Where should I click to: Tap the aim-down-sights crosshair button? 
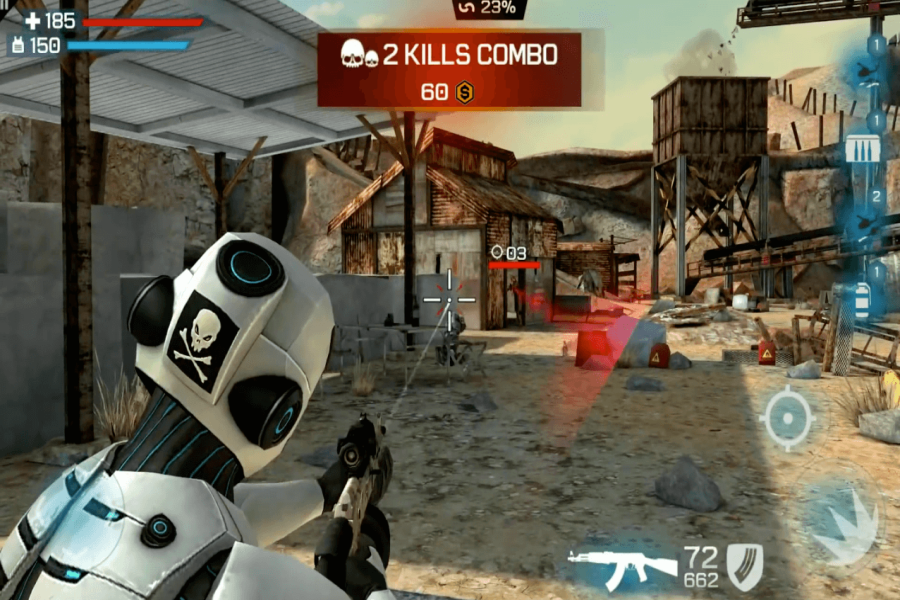click(788, 417)
